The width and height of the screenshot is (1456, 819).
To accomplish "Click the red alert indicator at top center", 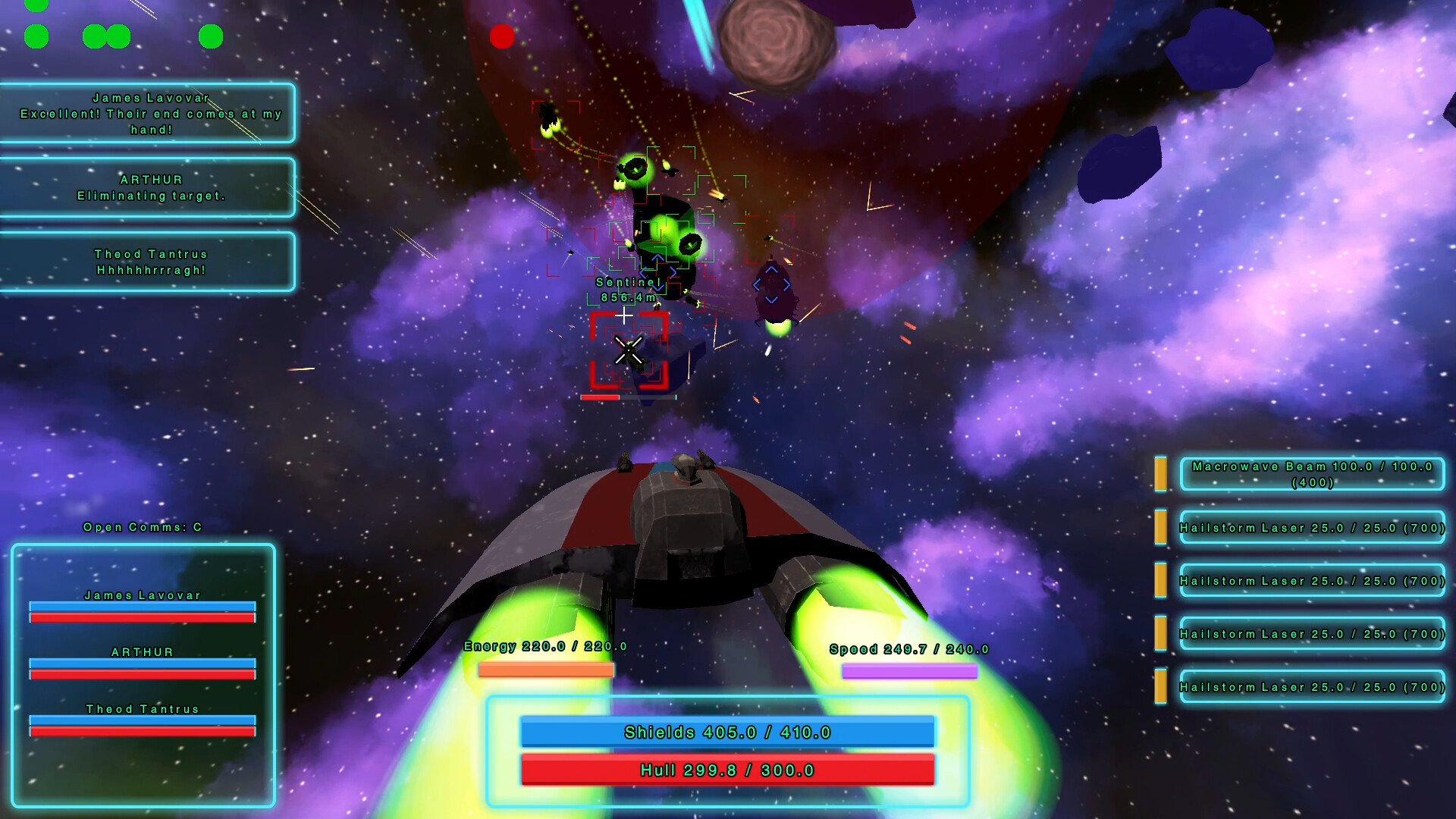I will [502, 36].
